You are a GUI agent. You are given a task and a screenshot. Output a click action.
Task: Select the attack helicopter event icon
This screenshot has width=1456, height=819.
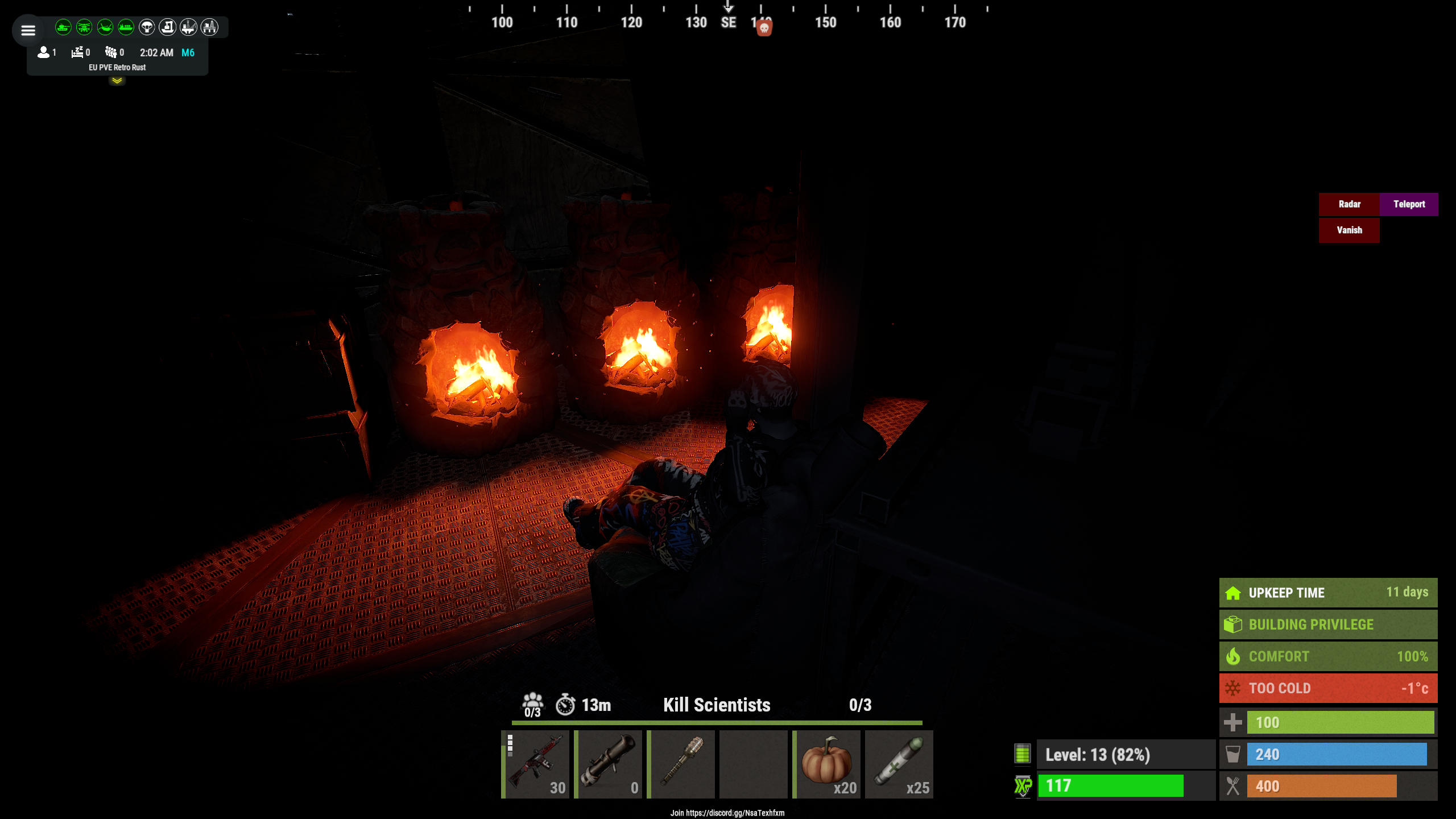(84, 27)
